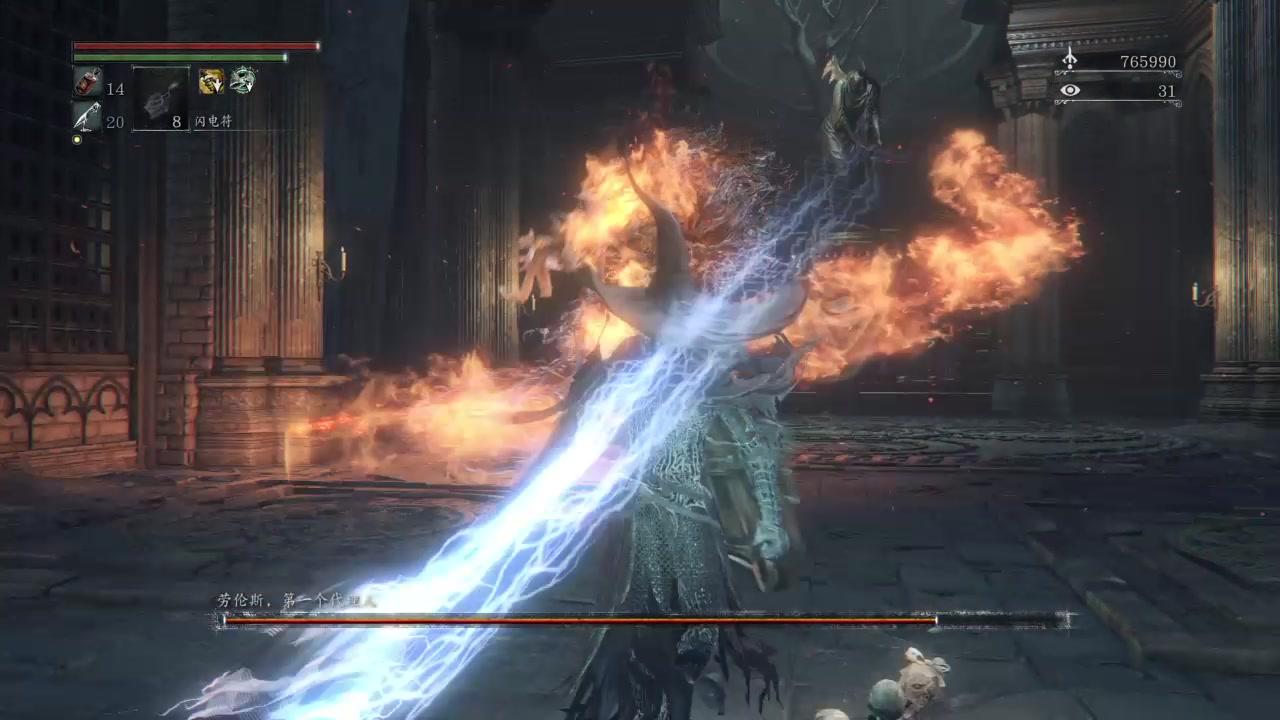
Task: Inspect the yellow status debuff icon
Action: 210,81
